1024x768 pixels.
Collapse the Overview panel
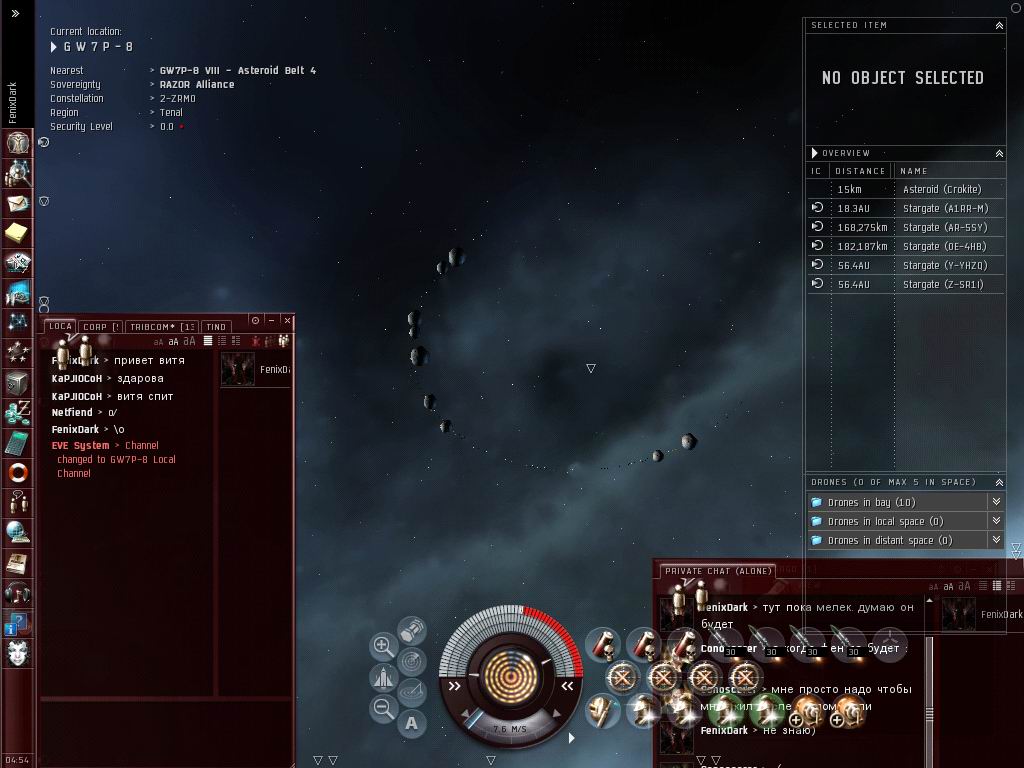click(x=998, y=153)
